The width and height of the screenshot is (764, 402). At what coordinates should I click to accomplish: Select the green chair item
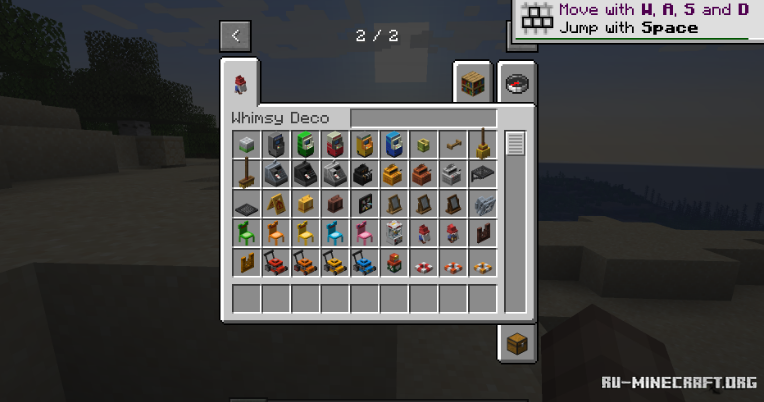246,234
